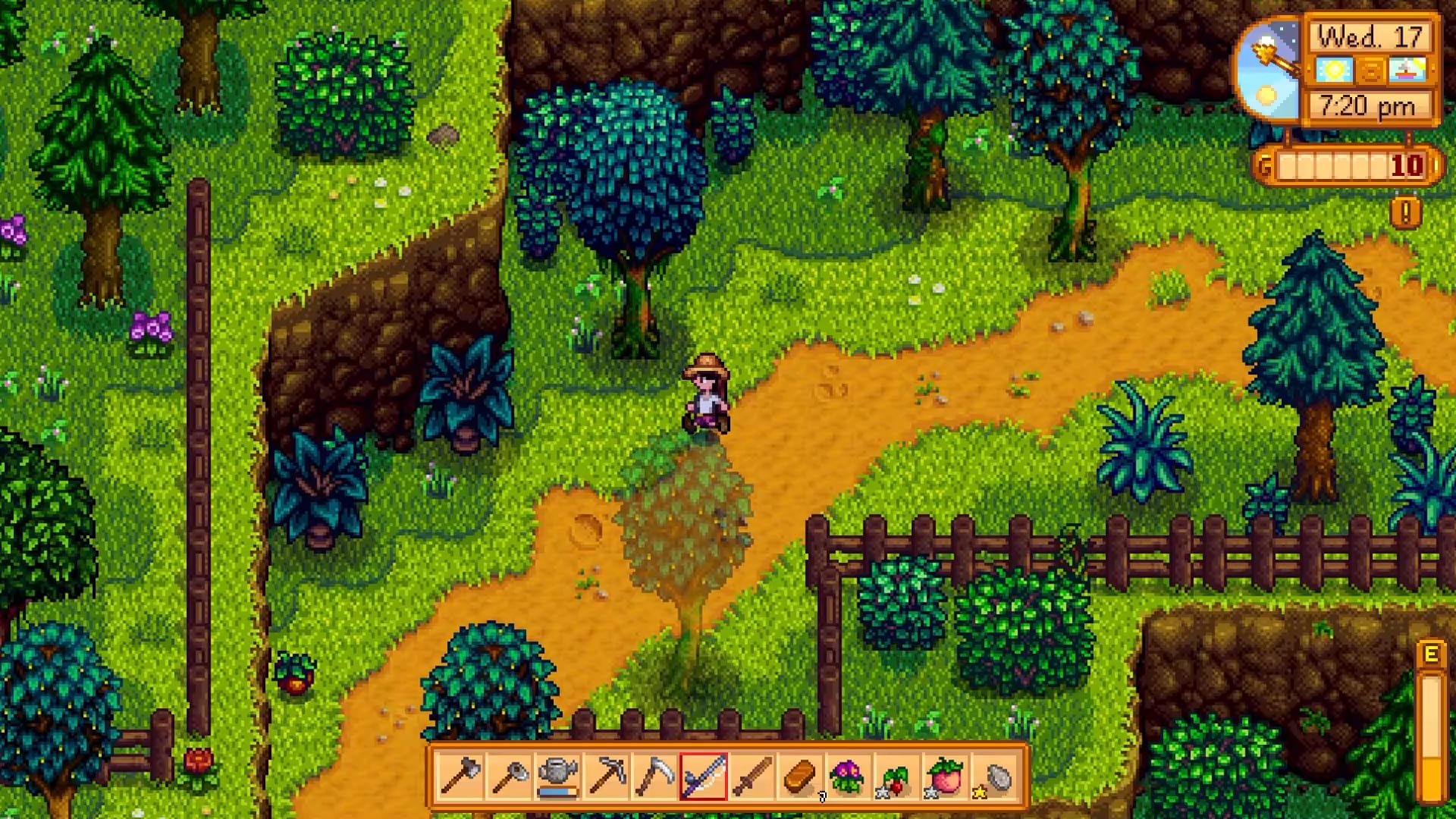1456x819 pixels.
Task: Equip the wooden sword
Action: [752, 777]
